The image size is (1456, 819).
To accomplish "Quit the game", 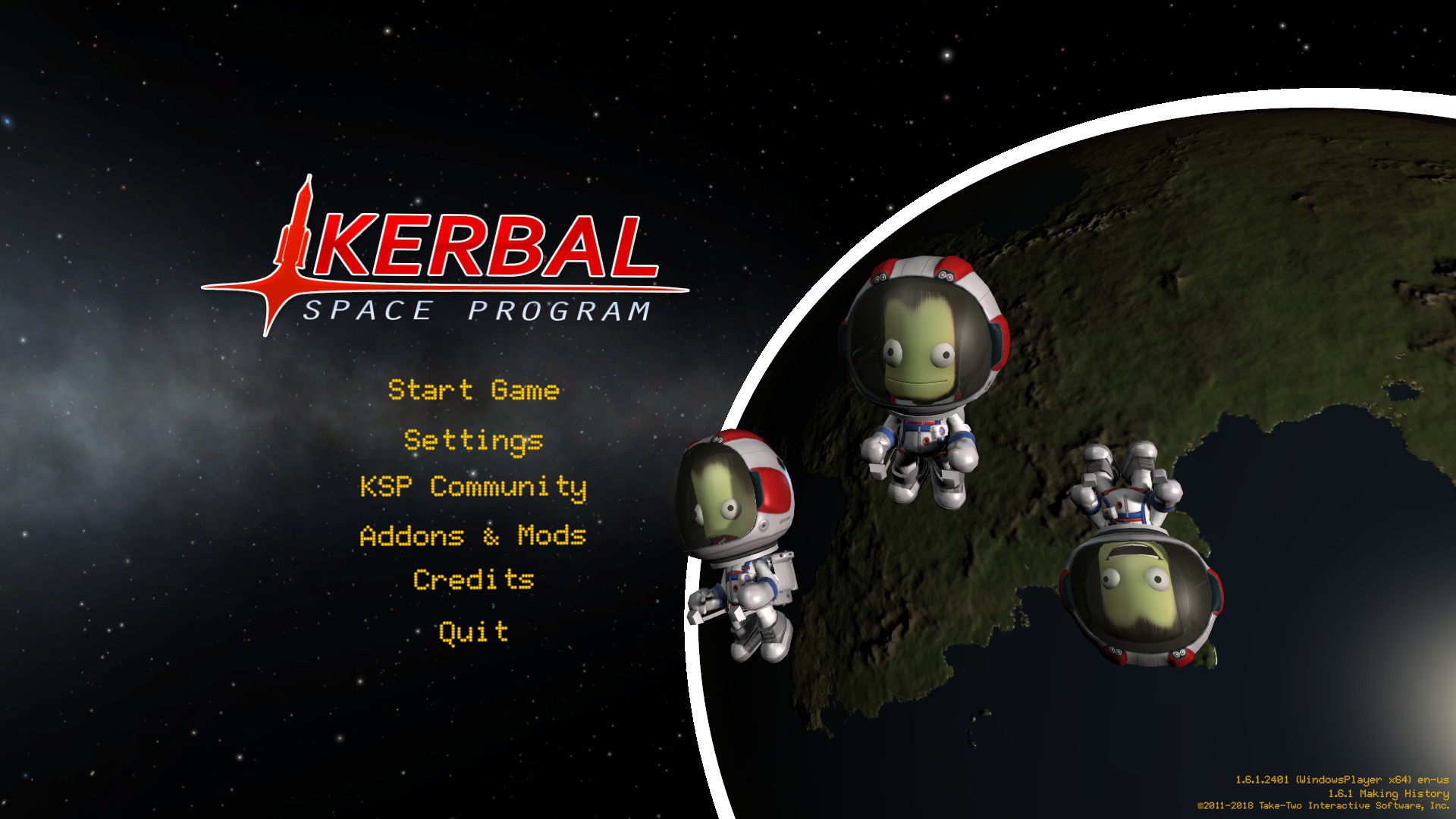I will 473,632.
